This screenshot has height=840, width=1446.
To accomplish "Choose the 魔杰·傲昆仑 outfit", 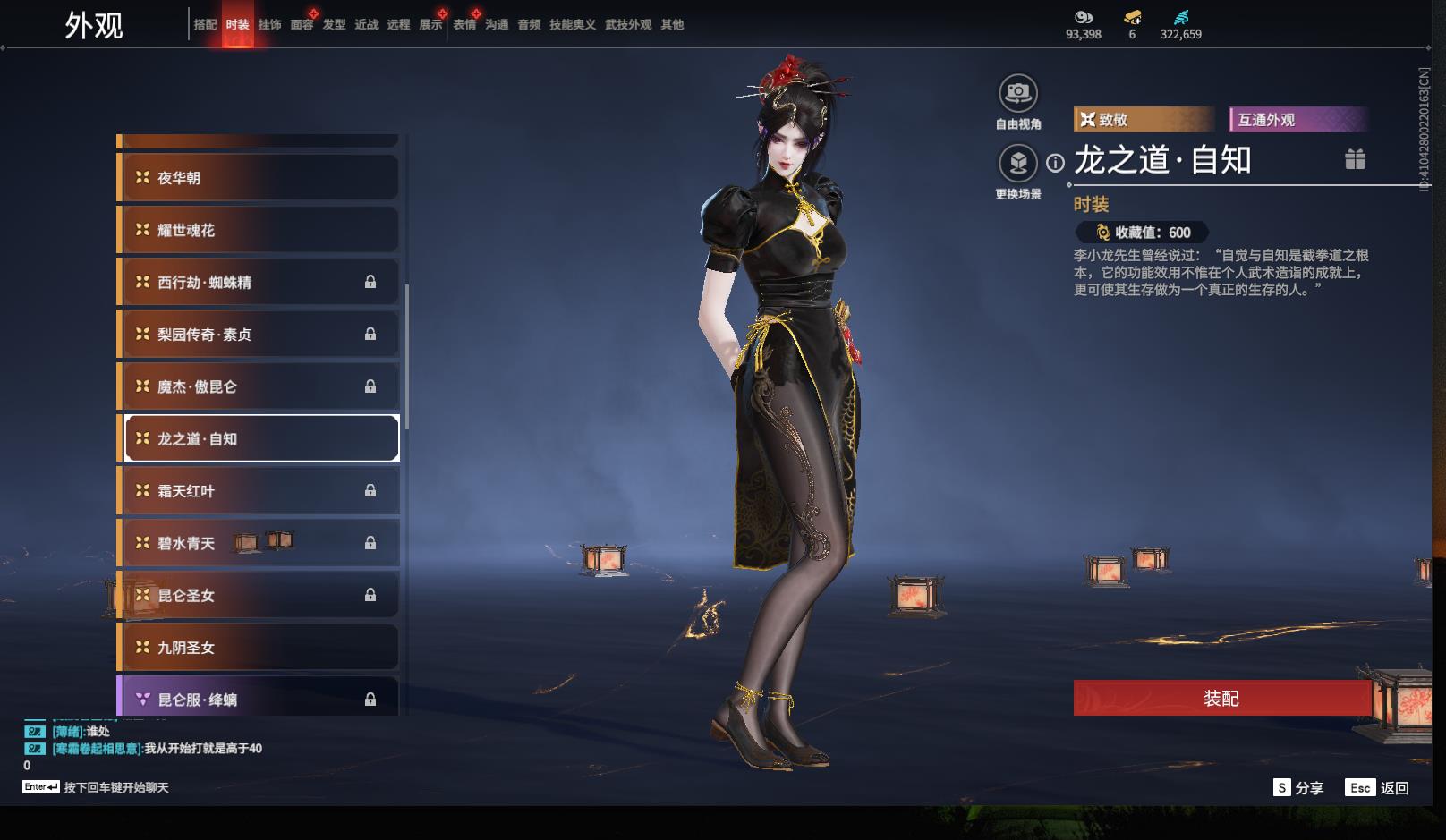I will click(x=259, y=386).
